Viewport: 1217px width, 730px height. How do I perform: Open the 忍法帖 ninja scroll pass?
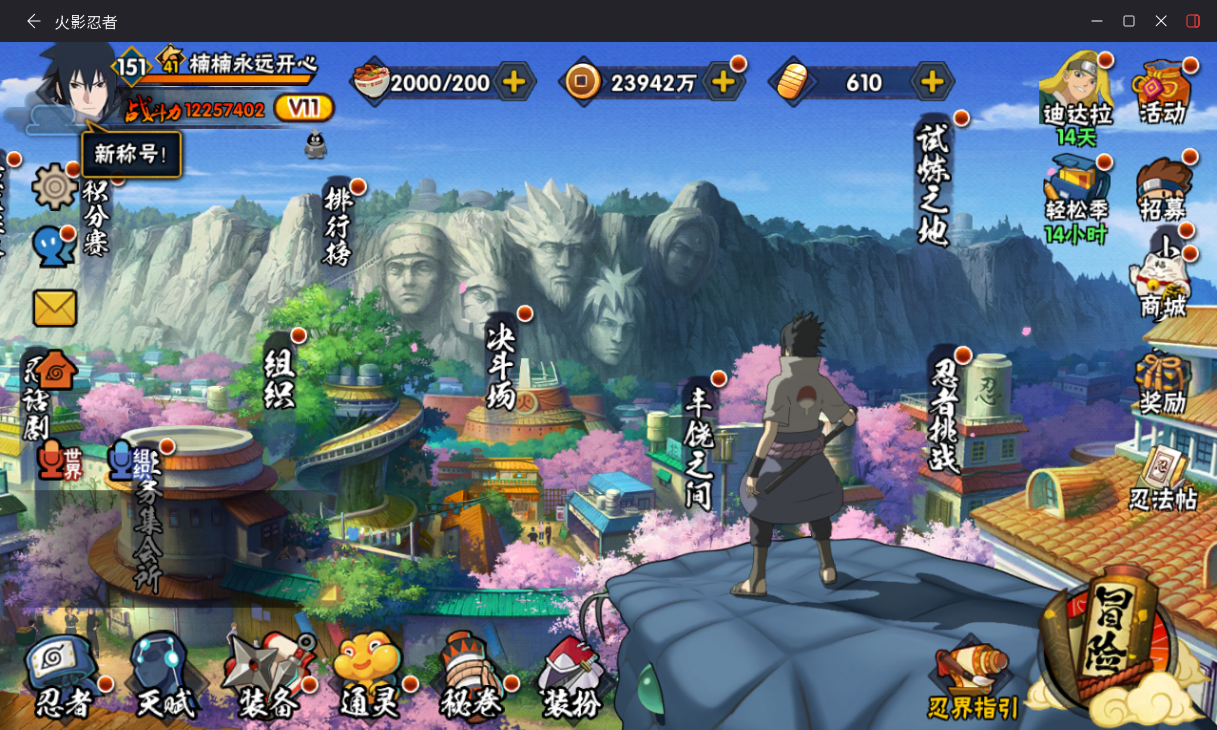[x=1163, y=478]
